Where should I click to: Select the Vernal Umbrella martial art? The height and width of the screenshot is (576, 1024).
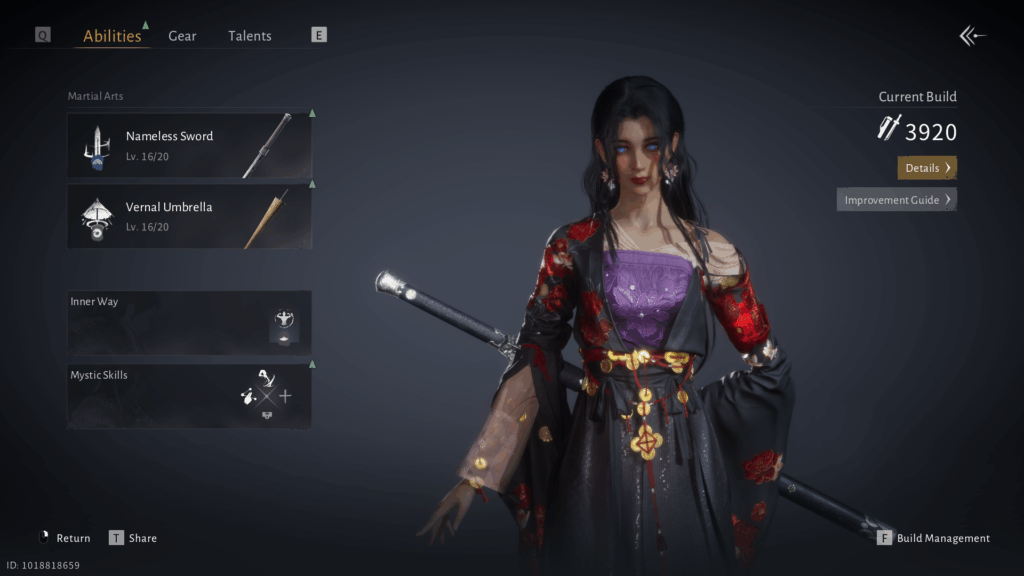[x=189, y=216]
